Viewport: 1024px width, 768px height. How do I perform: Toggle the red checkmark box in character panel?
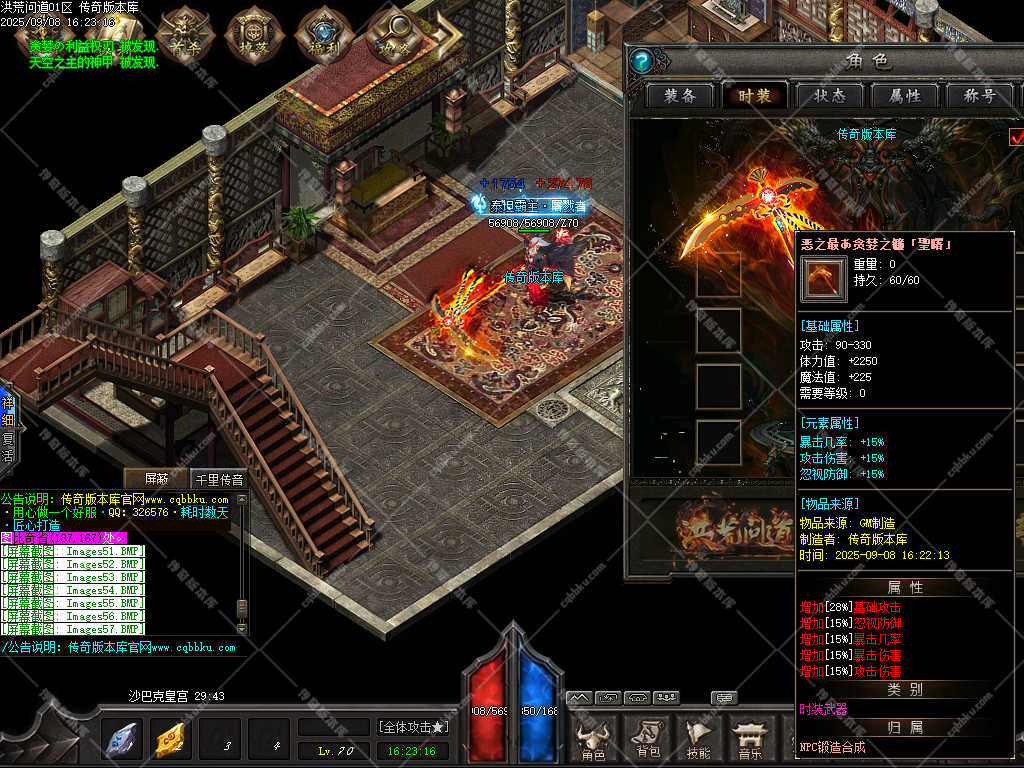click(x=1017, y=137)
